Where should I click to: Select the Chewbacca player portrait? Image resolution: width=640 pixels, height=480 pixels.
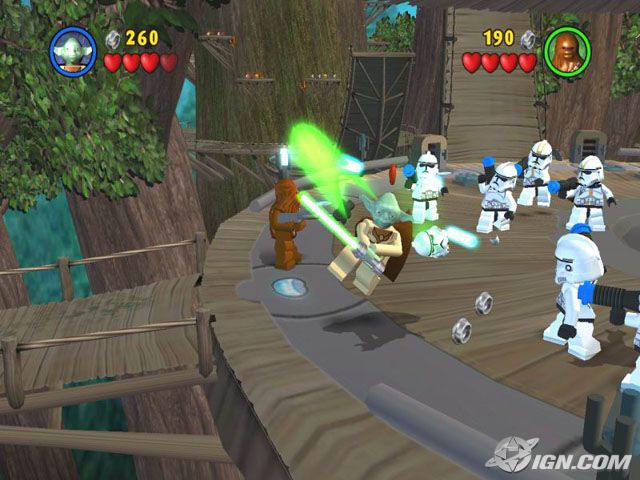click(x=566, y=50)
